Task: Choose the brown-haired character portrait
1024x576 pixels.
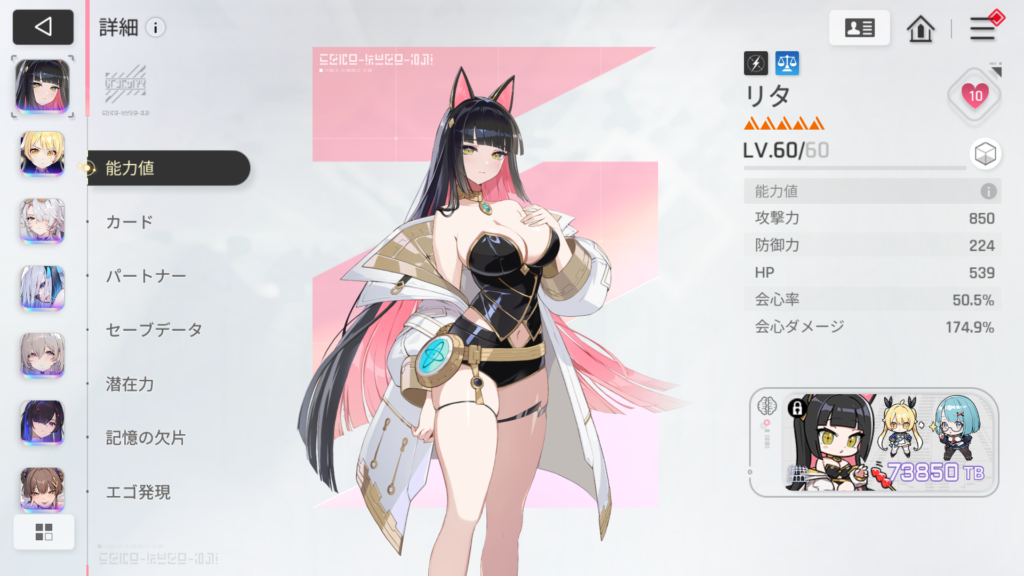Action: pyautogui.click(x=43, y=489)
